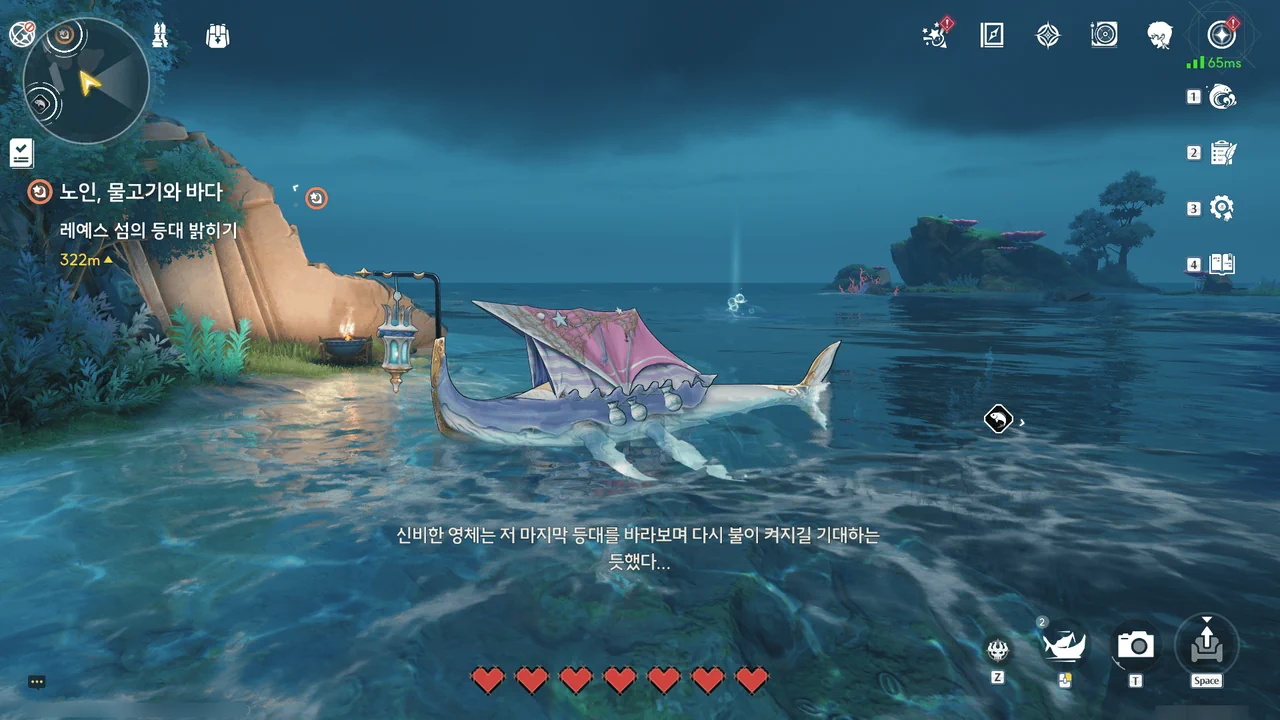This screenshot has height=720, width=1280.
Task: Open the wardrobe outfit icon
Action: coord(159,36)
